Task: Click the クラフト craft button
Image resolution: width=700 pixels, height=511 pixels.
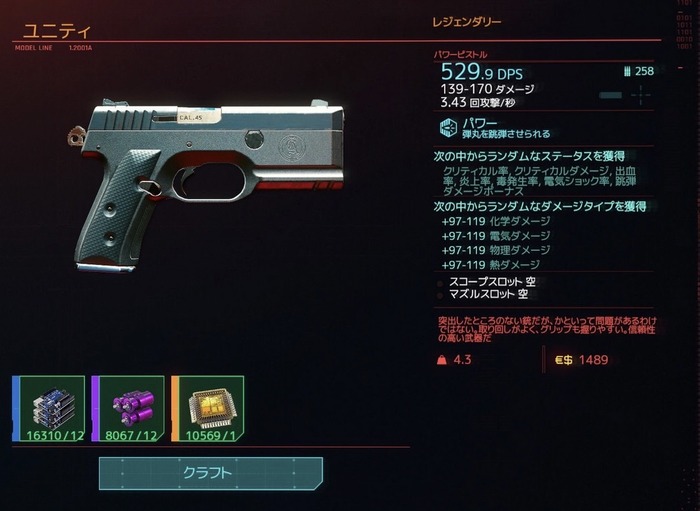Action: [x=210, y=473]
